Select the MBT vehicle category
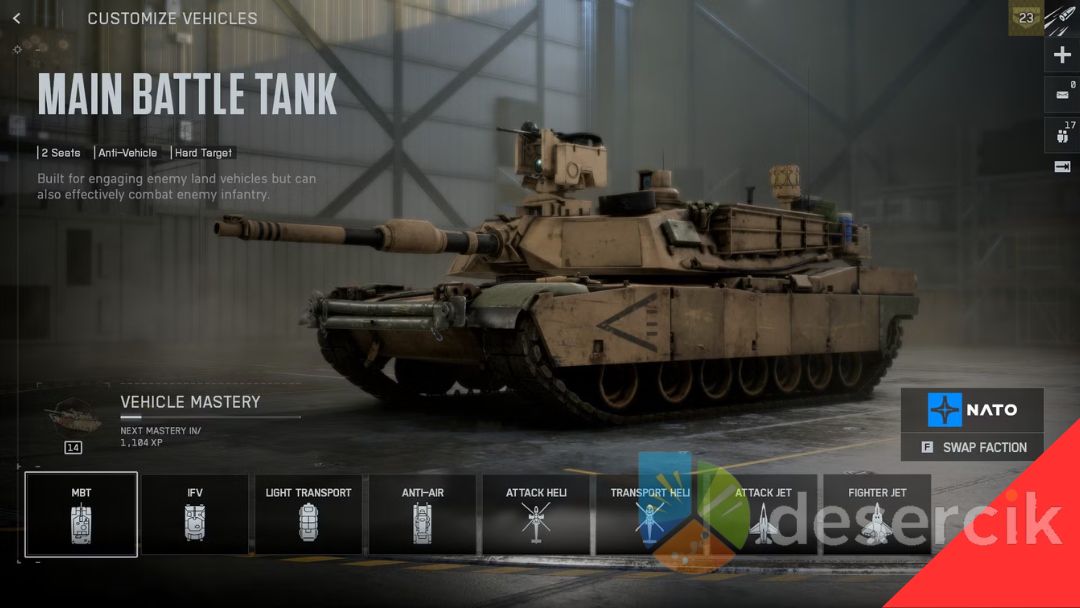 coord(81,514)
